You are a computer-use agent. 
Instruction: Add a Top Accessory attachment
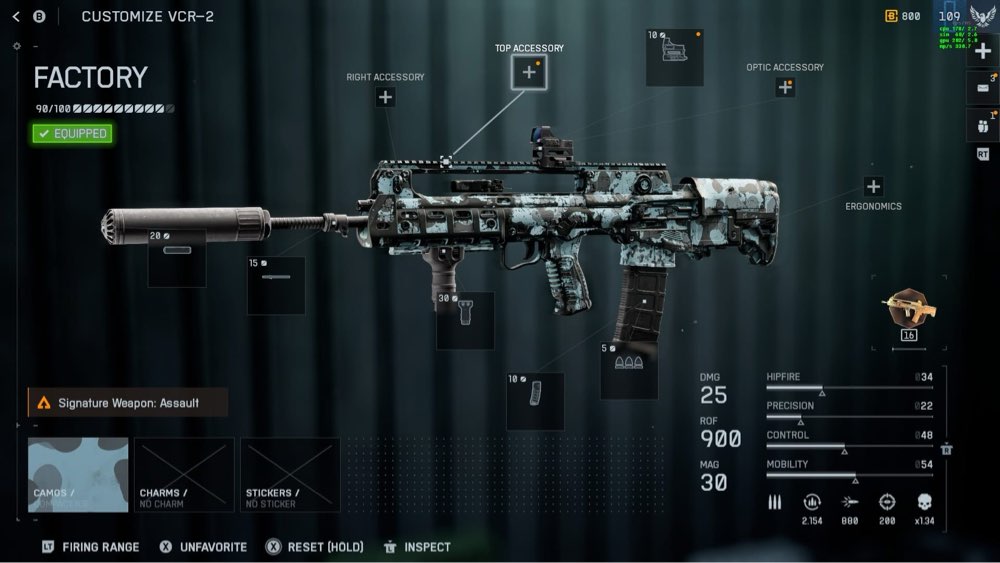(x=529, y=72)
